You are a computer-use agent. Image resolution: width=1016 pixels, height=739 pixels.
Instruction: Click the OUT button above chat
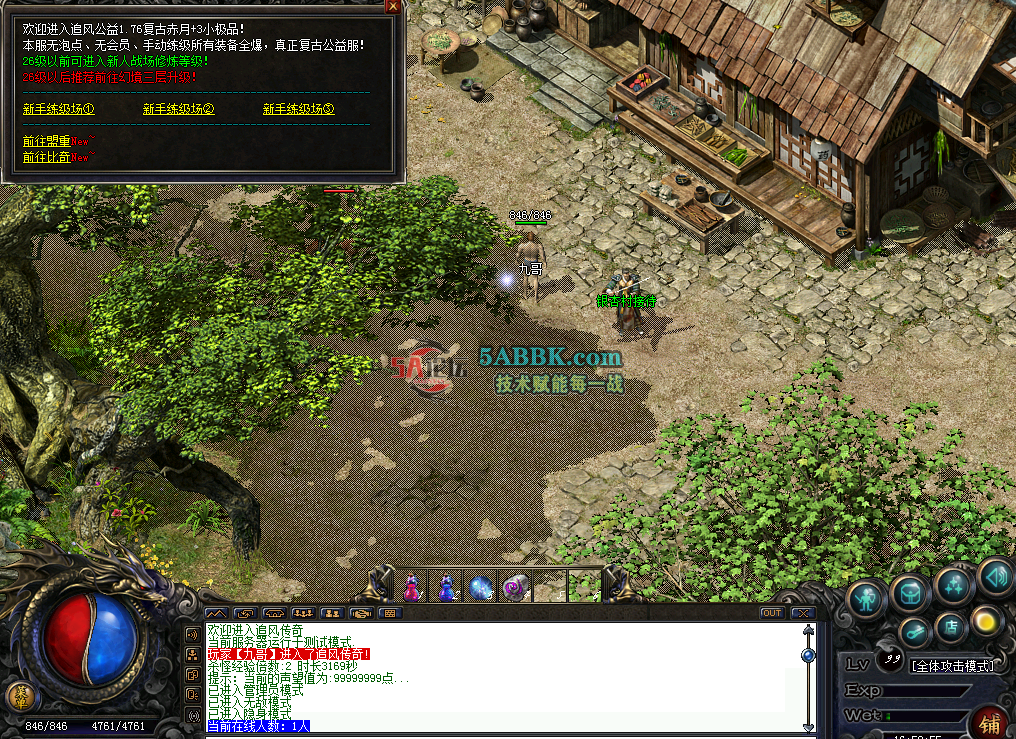(771, 613)
